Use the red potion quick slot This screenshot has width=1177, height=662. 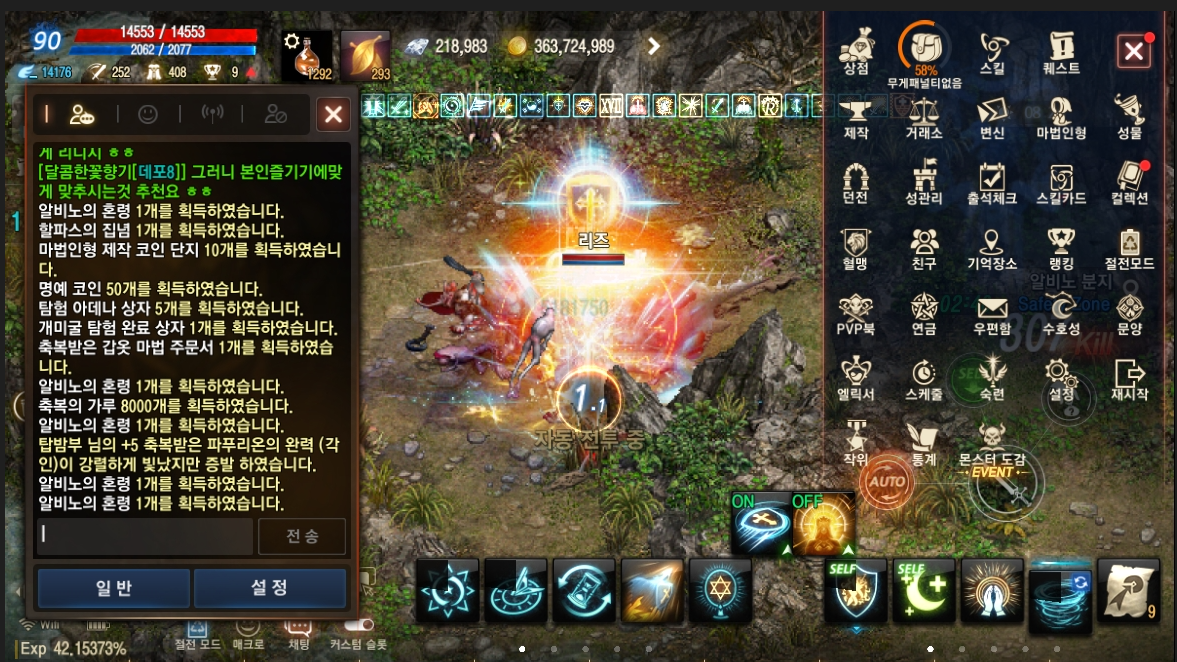coord(306,55)
